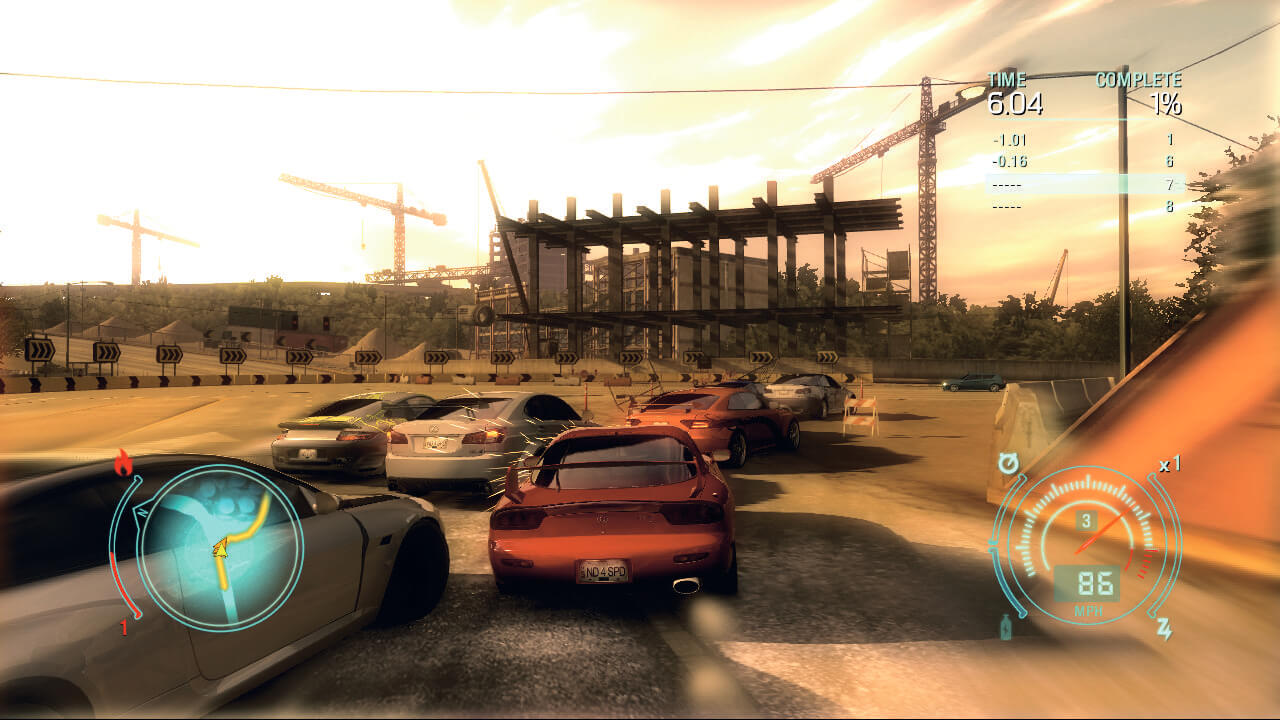Click the nitrous bottle icon
Screen dimensions: 1280x720
click(x=1006, y=629)
